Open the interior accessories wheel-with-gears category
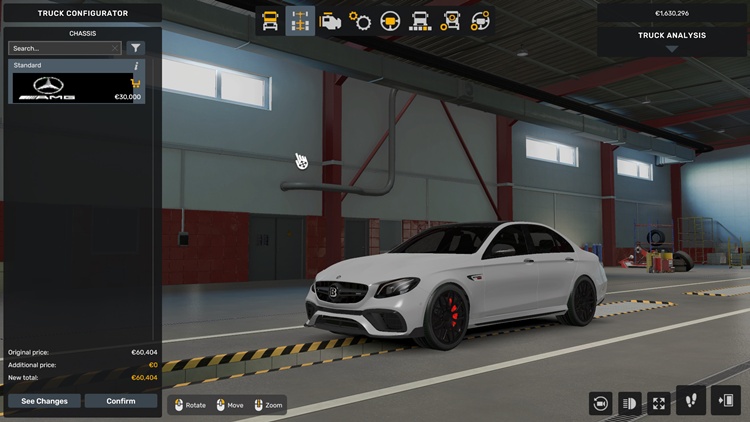This screenshot has height=422, width=750. click(480, 21)
